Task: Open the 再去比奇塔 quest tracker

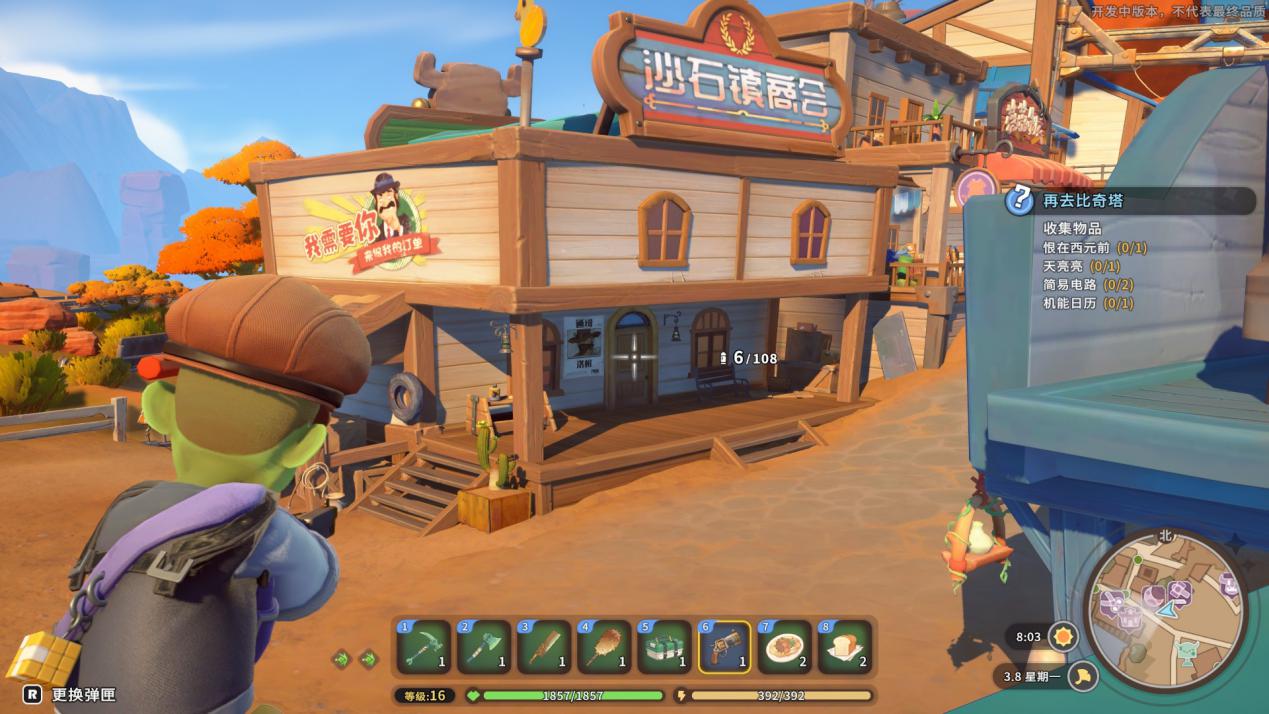Action: pyautogui.click(x=1140, y=201)
